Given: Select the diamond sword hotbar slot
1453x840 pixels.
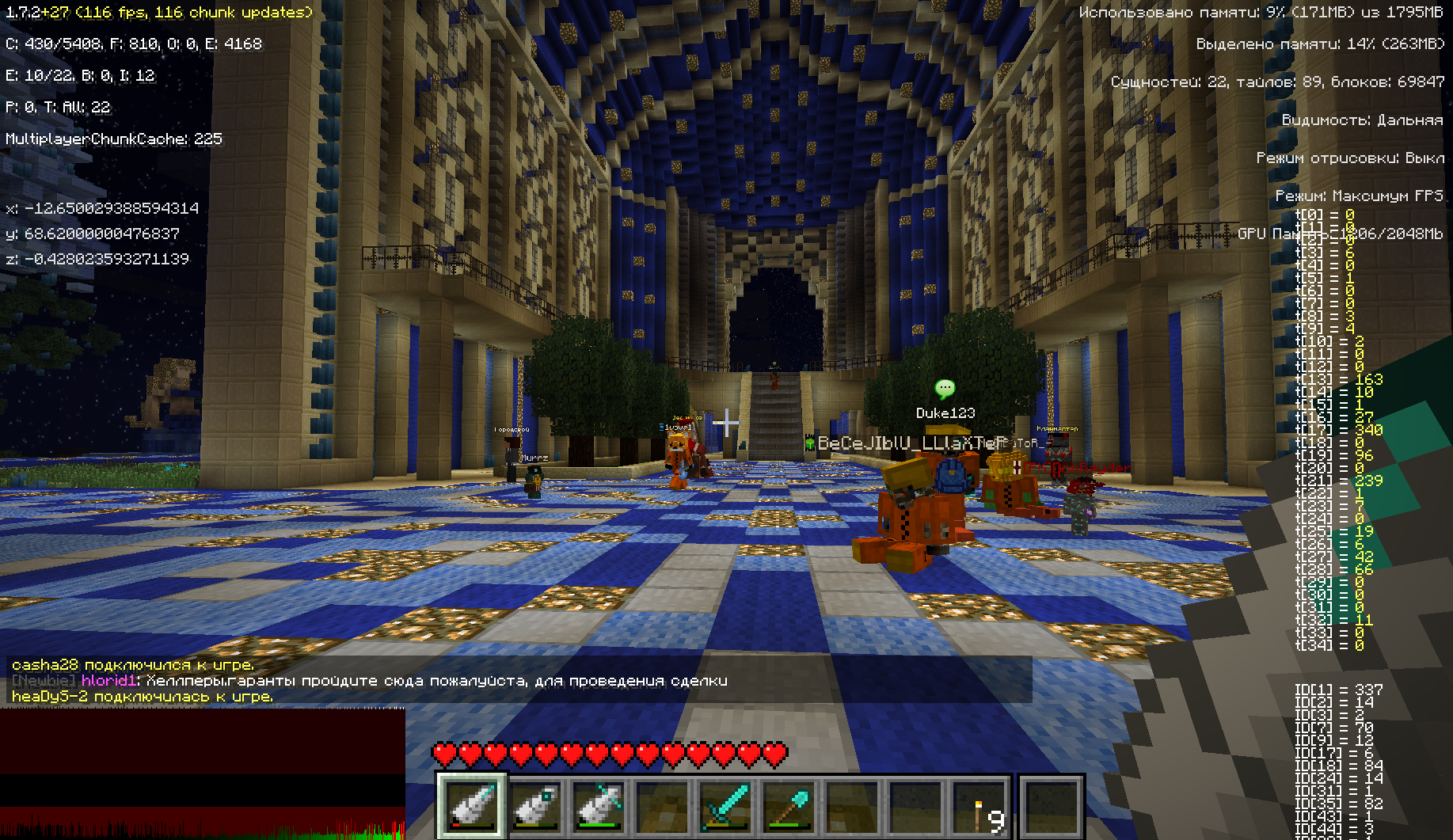Looking at the screenshot, I should coord(726,806).
